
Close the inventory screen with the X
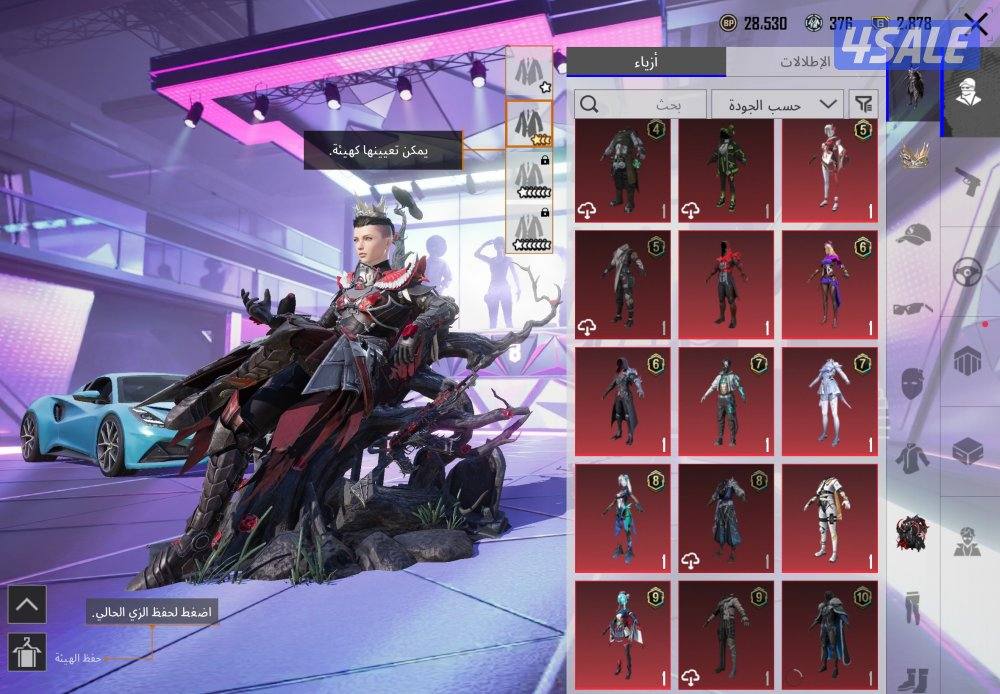pos(975,25)
